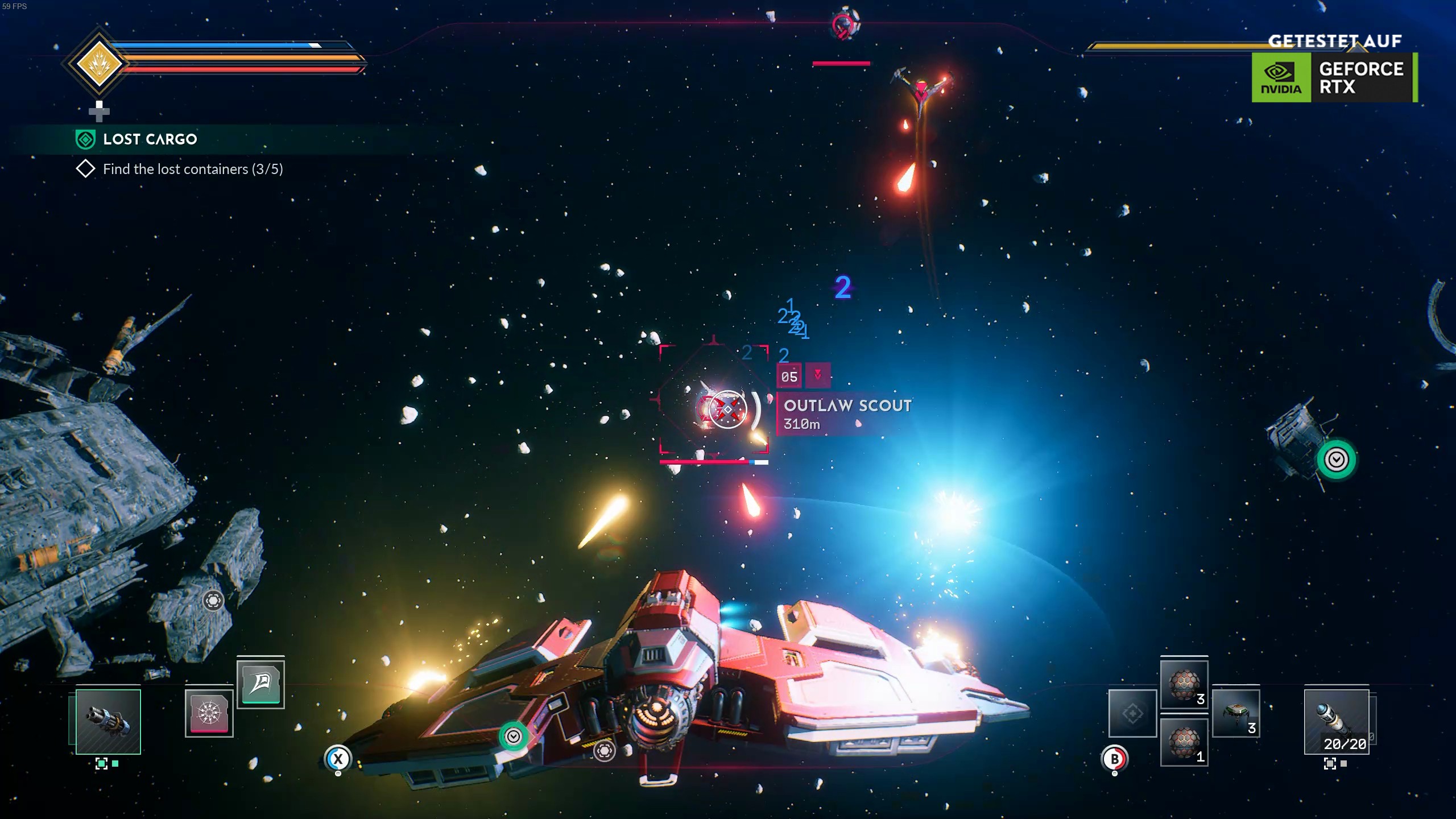The image size is (1456, 819).
Task: Click the 'Find the lost containers' objective
Action: pos(192,169)
